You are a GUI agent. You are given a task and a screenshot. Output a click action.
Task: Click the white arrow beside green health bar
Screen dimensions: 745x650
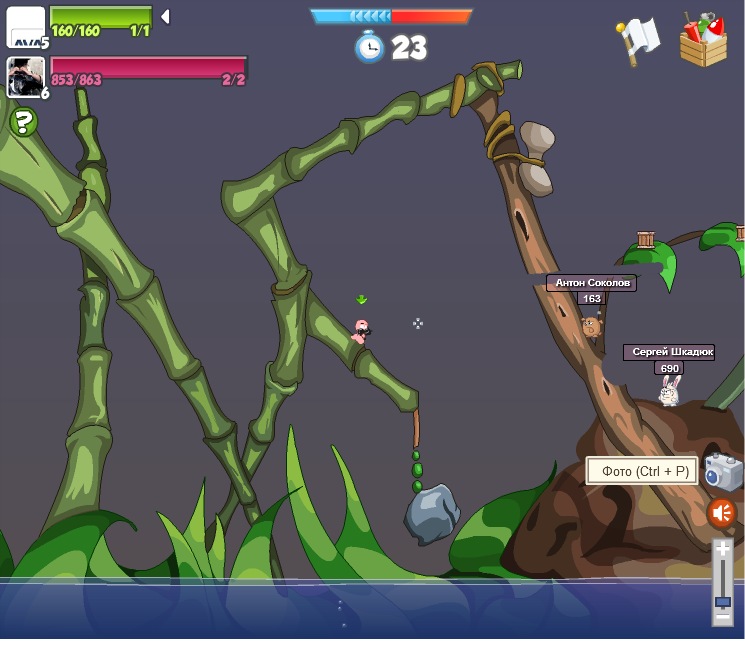click(x=166, y=16)
